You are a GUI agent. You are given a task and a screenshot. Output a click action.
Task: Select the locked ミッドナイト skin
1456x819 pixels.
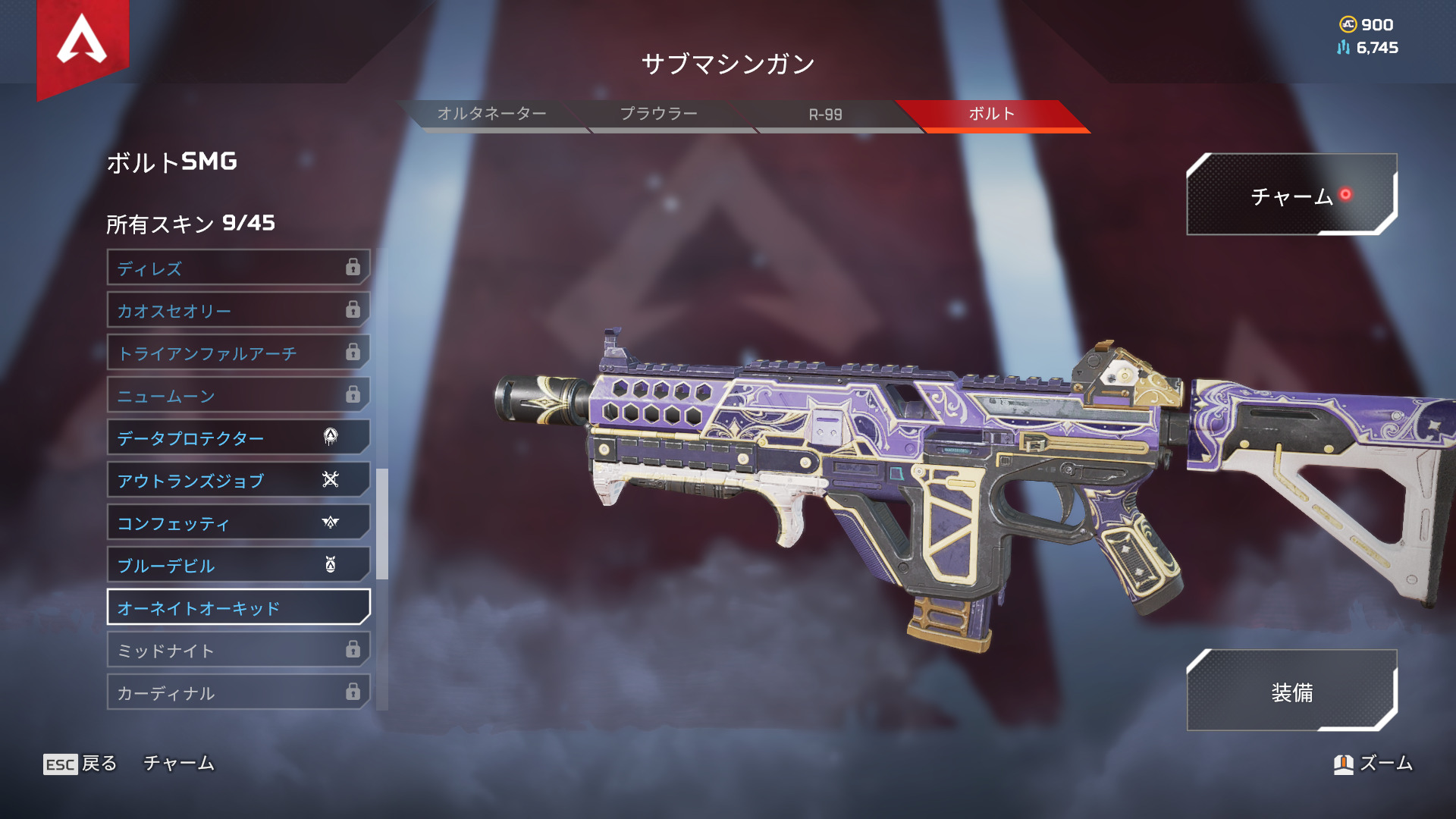pyautogui.click(x=238, y=650)
